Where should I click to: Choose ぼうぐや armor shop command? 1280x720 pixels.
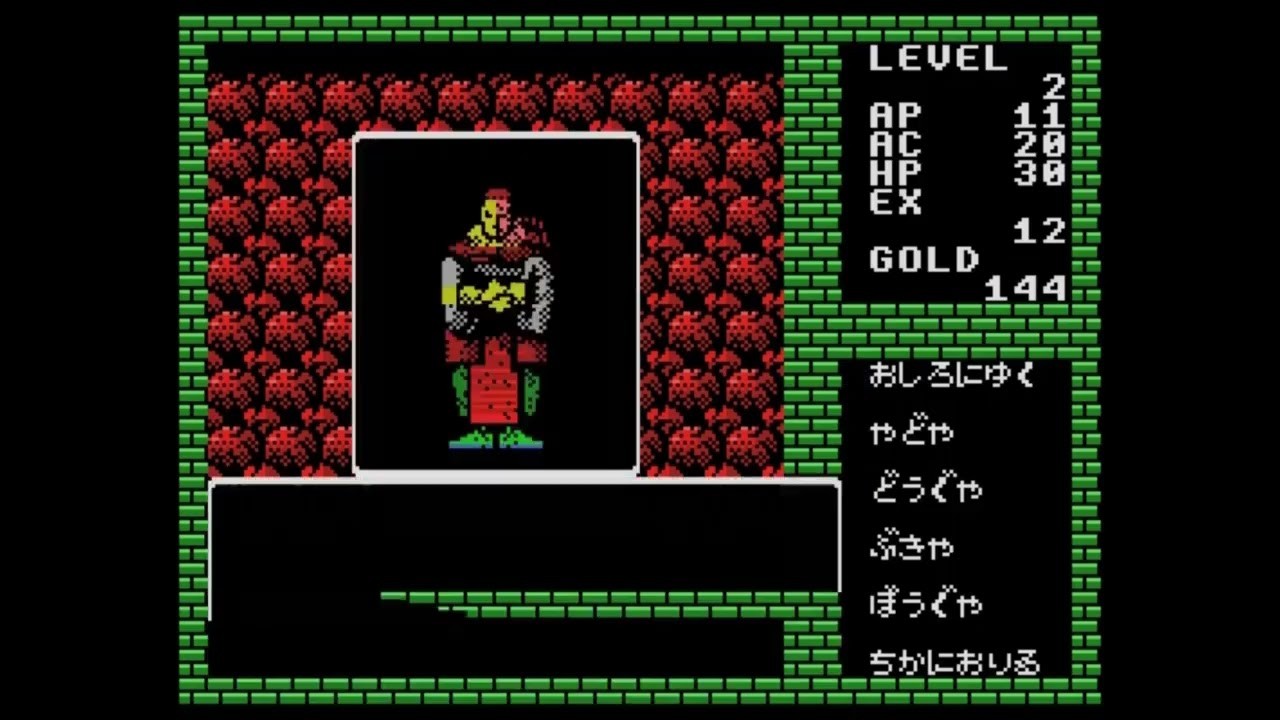[925, 604]
